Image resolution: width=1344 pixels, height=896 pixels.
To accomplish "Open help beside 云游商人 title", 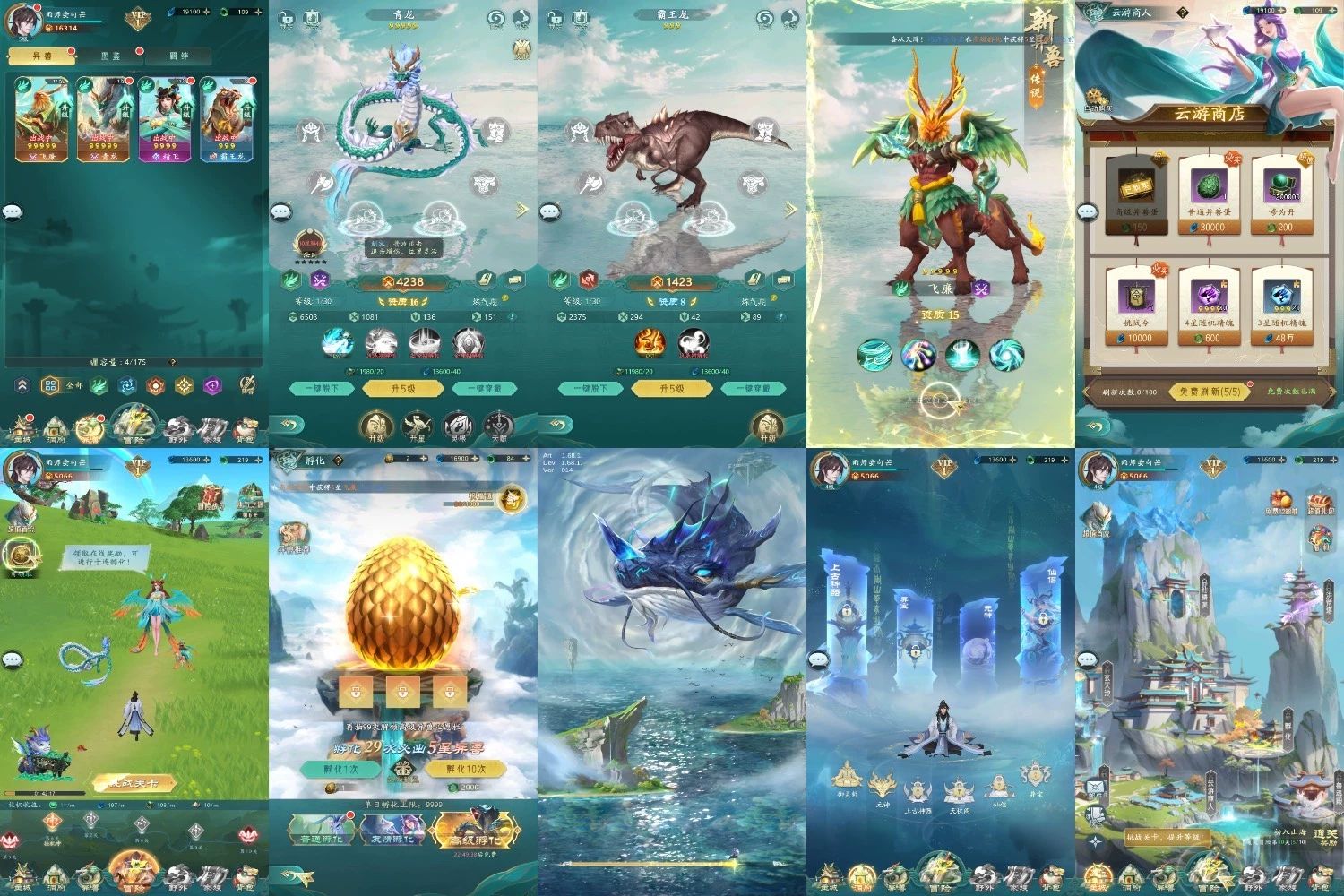I will 1183,13.
